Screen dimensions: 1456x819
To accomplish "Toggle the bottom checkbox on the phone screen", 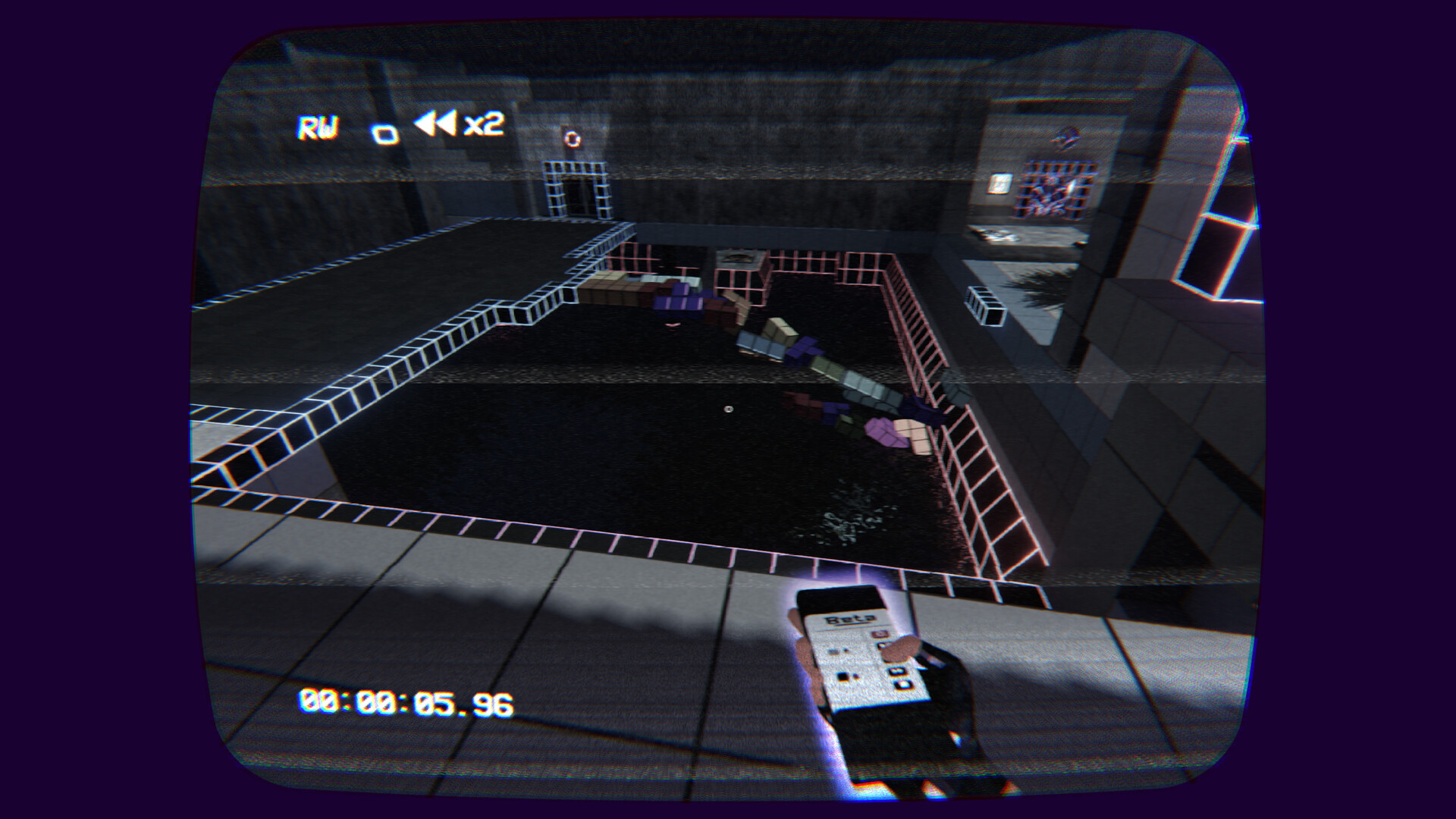I will click(x=902, y=684).
